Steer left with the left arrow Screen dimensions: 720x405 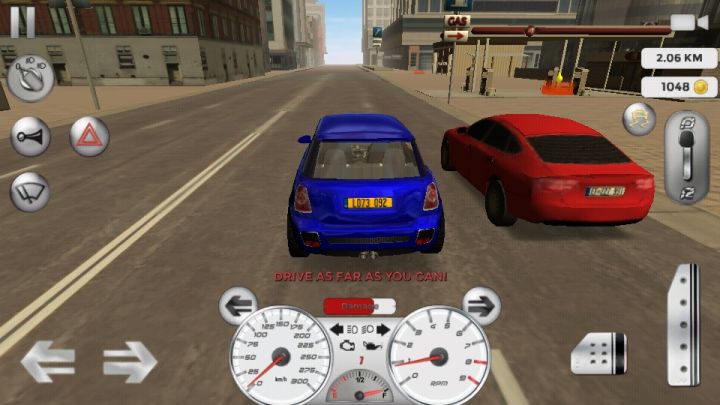pyautogui.click(x=48, y=361)
